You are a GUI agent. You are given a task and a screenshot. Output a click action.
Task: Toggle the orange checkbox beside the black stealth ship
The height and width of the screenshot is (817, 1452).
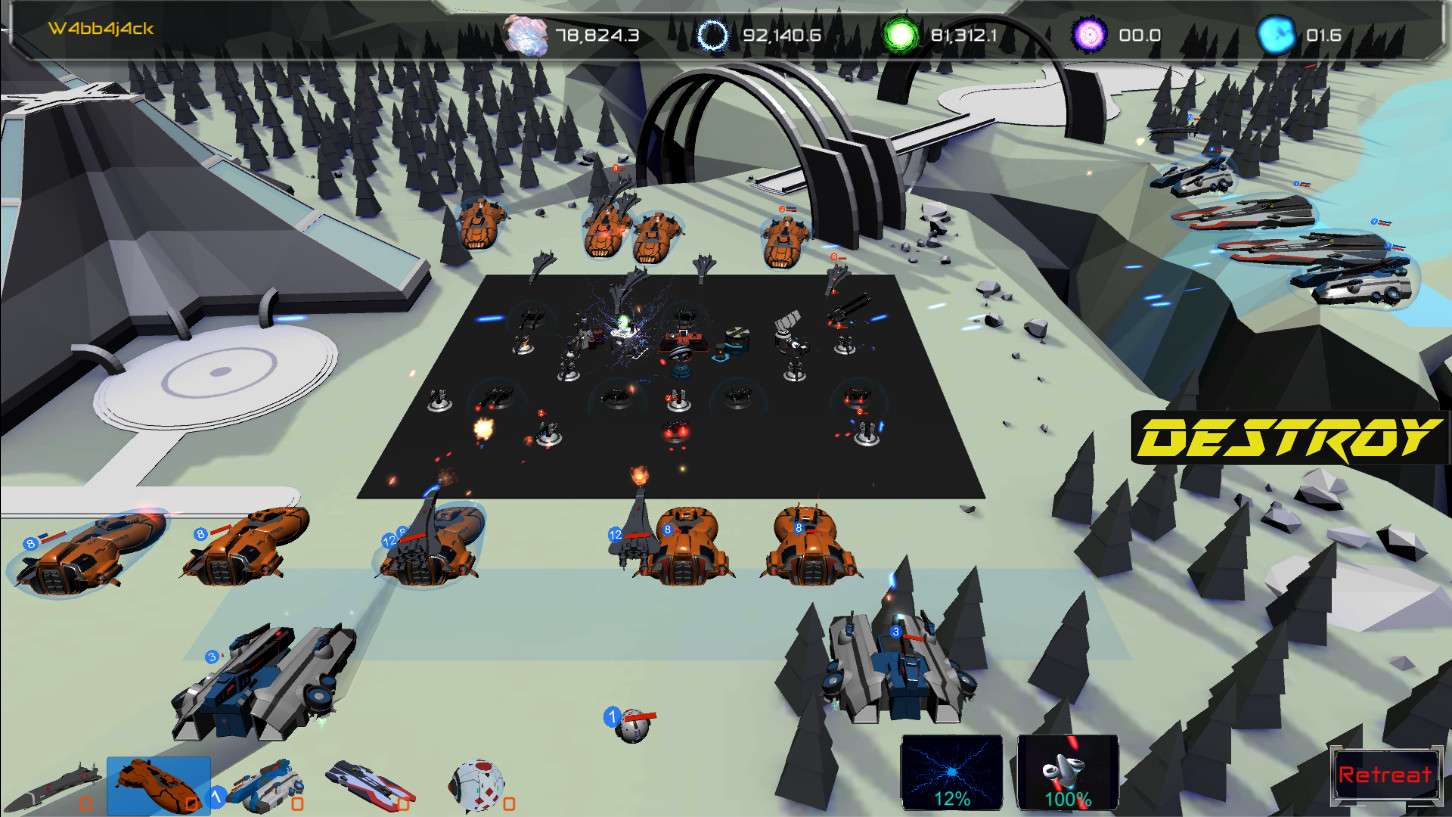click(x=85, y=804)
